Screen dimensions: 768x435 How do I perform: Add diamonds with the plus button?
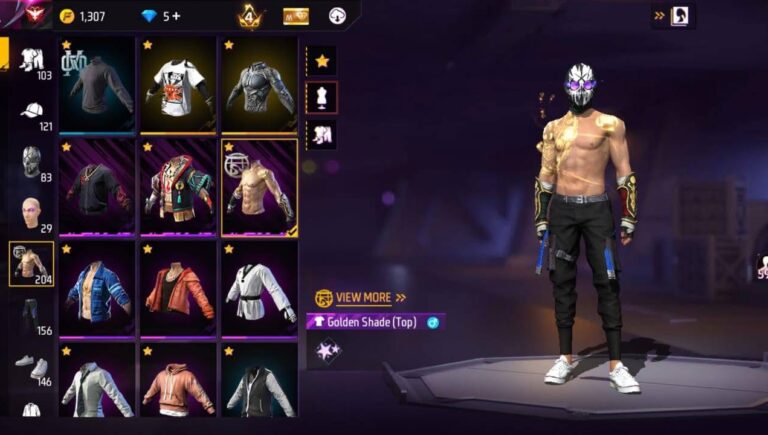tap(177, 16)
